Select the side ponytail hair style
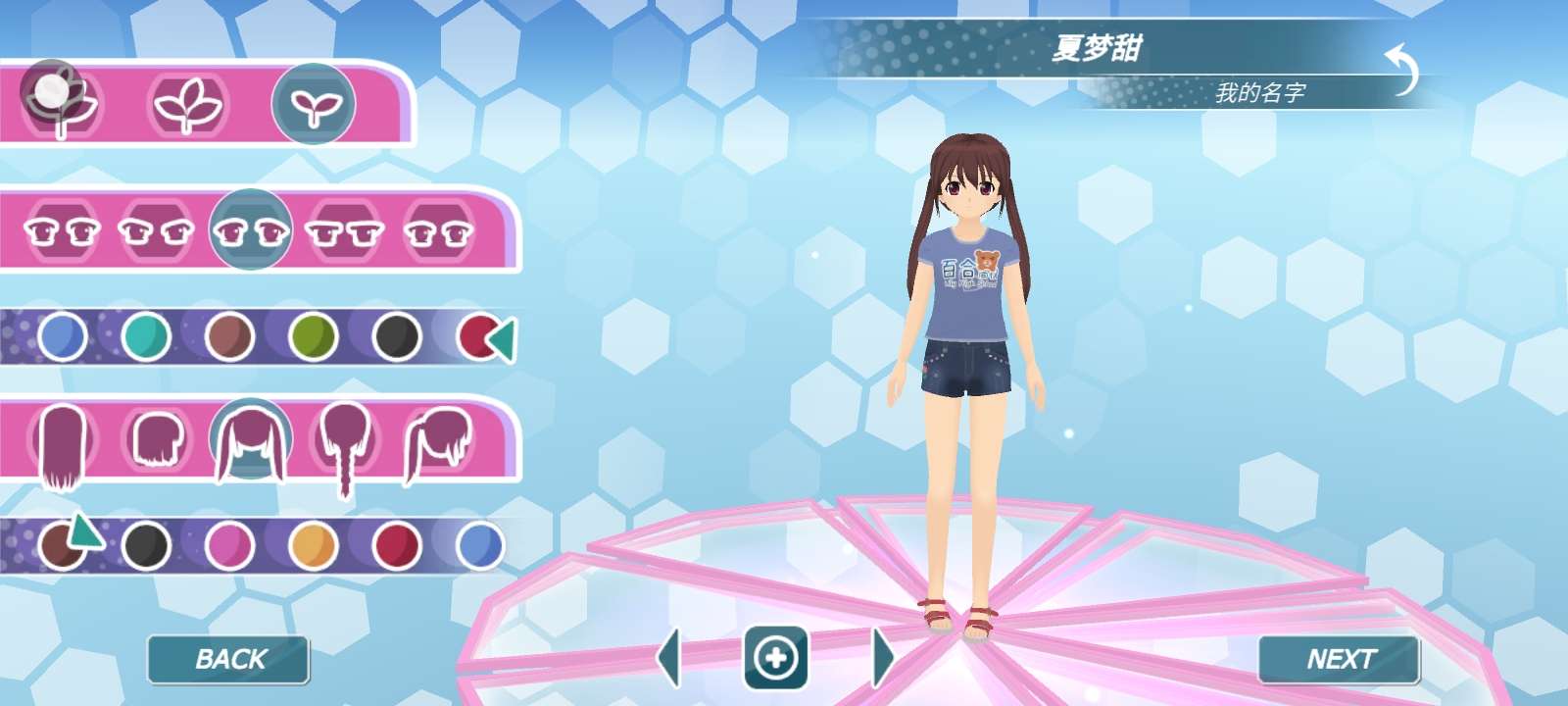The width and height of the screenshot is (1568, 706). pyautogui.click(x=439, y=441)
